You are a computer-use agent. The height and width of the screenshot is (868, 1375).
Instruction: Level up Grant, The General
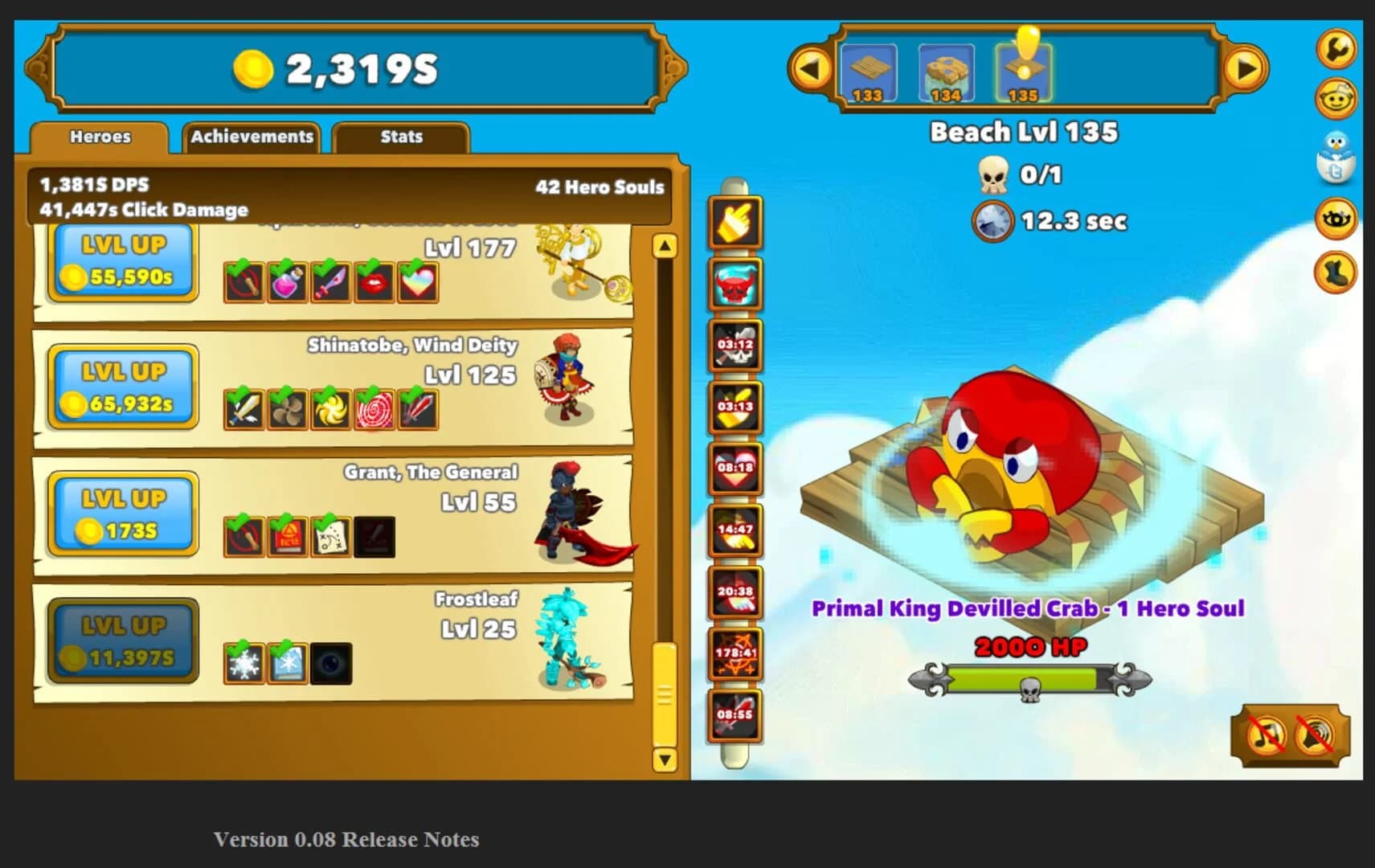pyautogui.click(x=121, y=512)
